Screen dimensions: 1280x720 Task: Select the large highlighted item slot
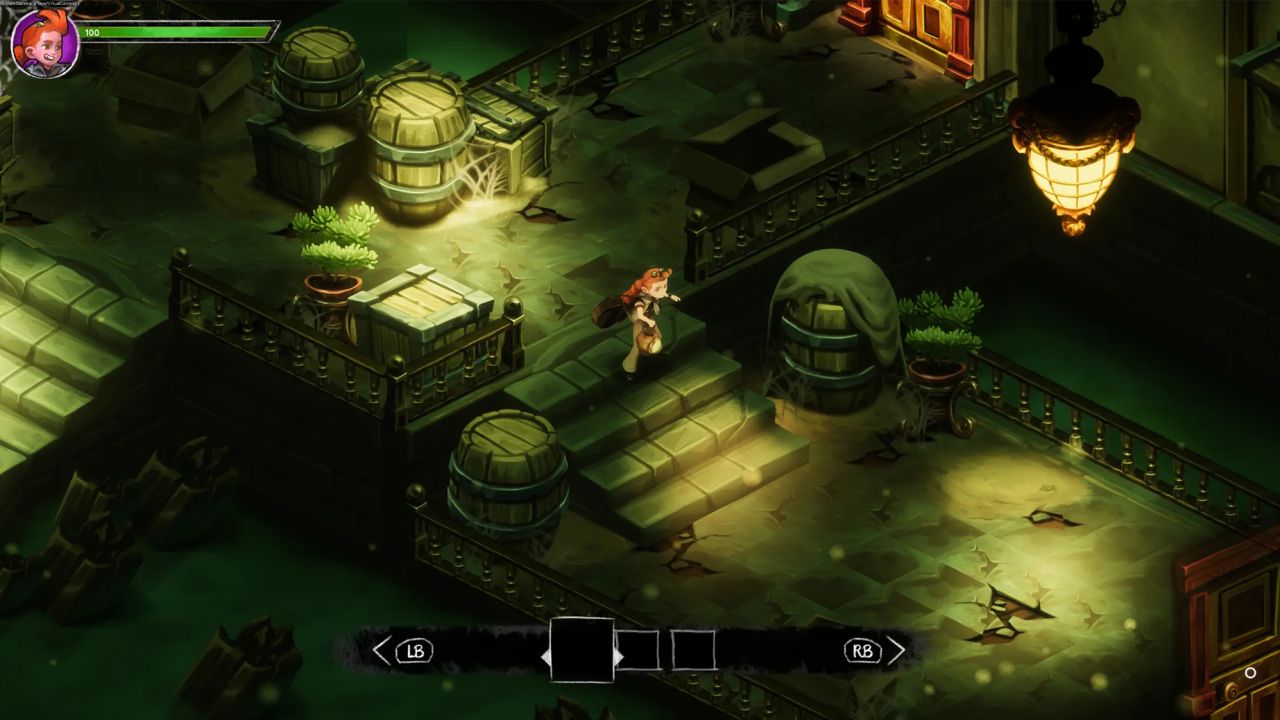[x=582, y=650]
